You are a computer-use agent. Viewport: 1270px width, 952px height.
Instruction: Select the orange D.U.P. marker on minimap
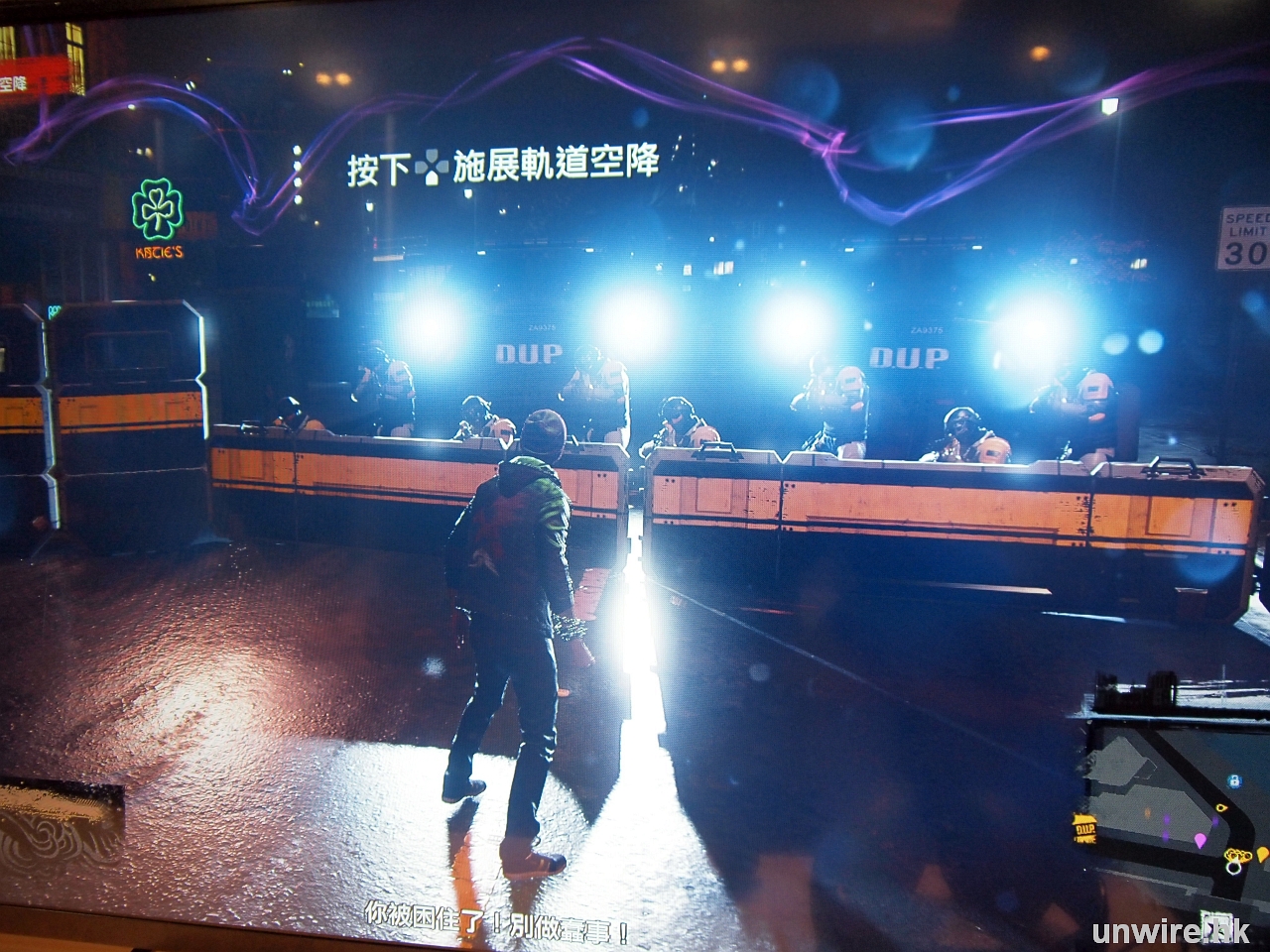pos(1083,826)
